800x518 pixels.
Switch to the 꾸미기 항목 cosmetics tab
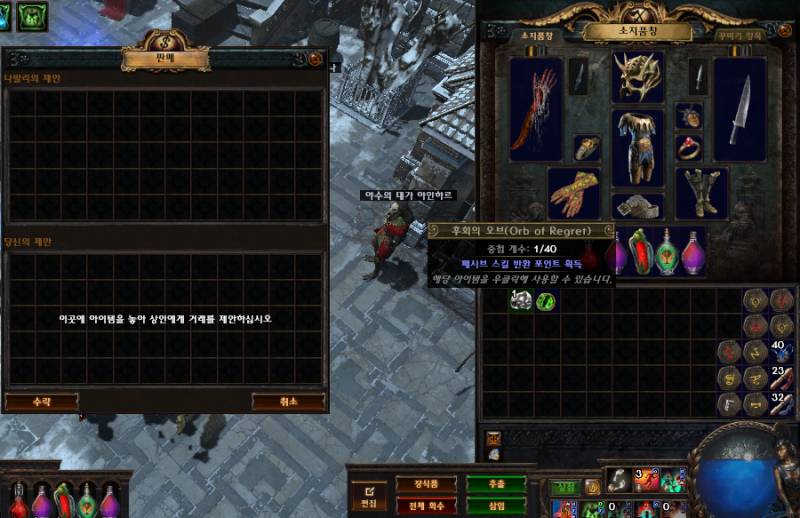pos(742,35)
